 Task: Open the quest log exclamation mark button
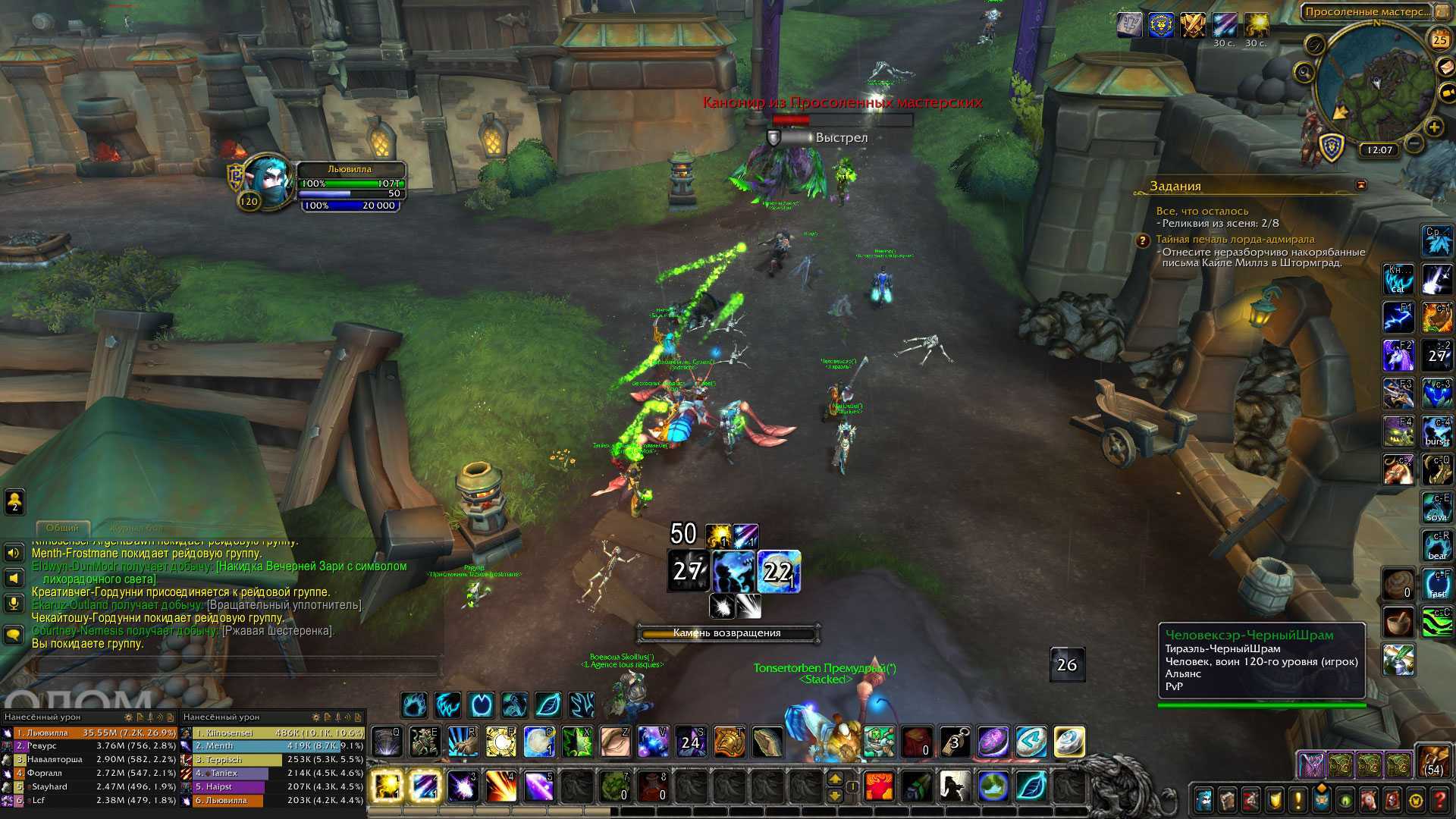pyautogui.click(x=1298, y=800)
